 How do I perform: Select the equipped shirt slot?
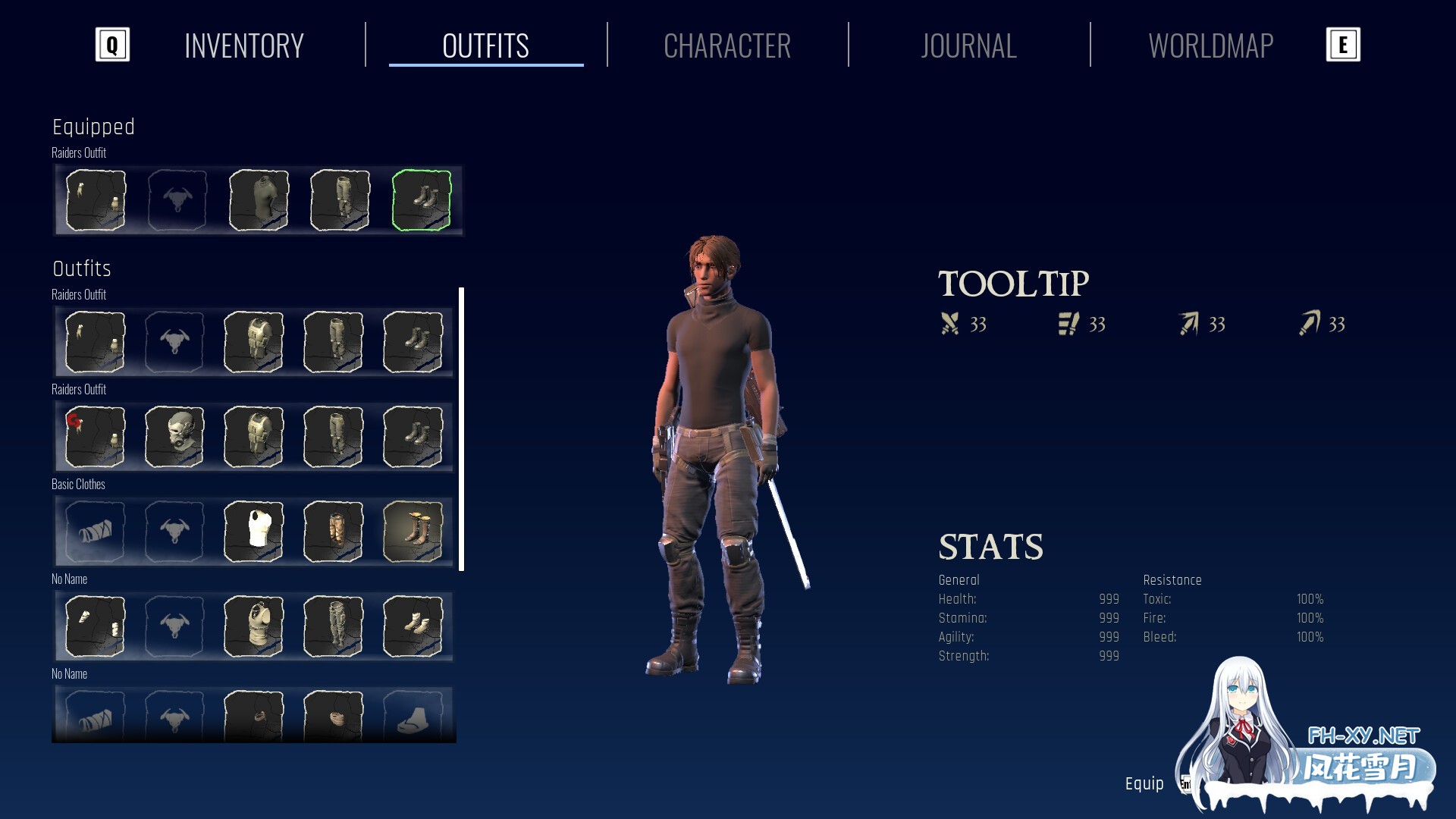click(x=259, y=200)
